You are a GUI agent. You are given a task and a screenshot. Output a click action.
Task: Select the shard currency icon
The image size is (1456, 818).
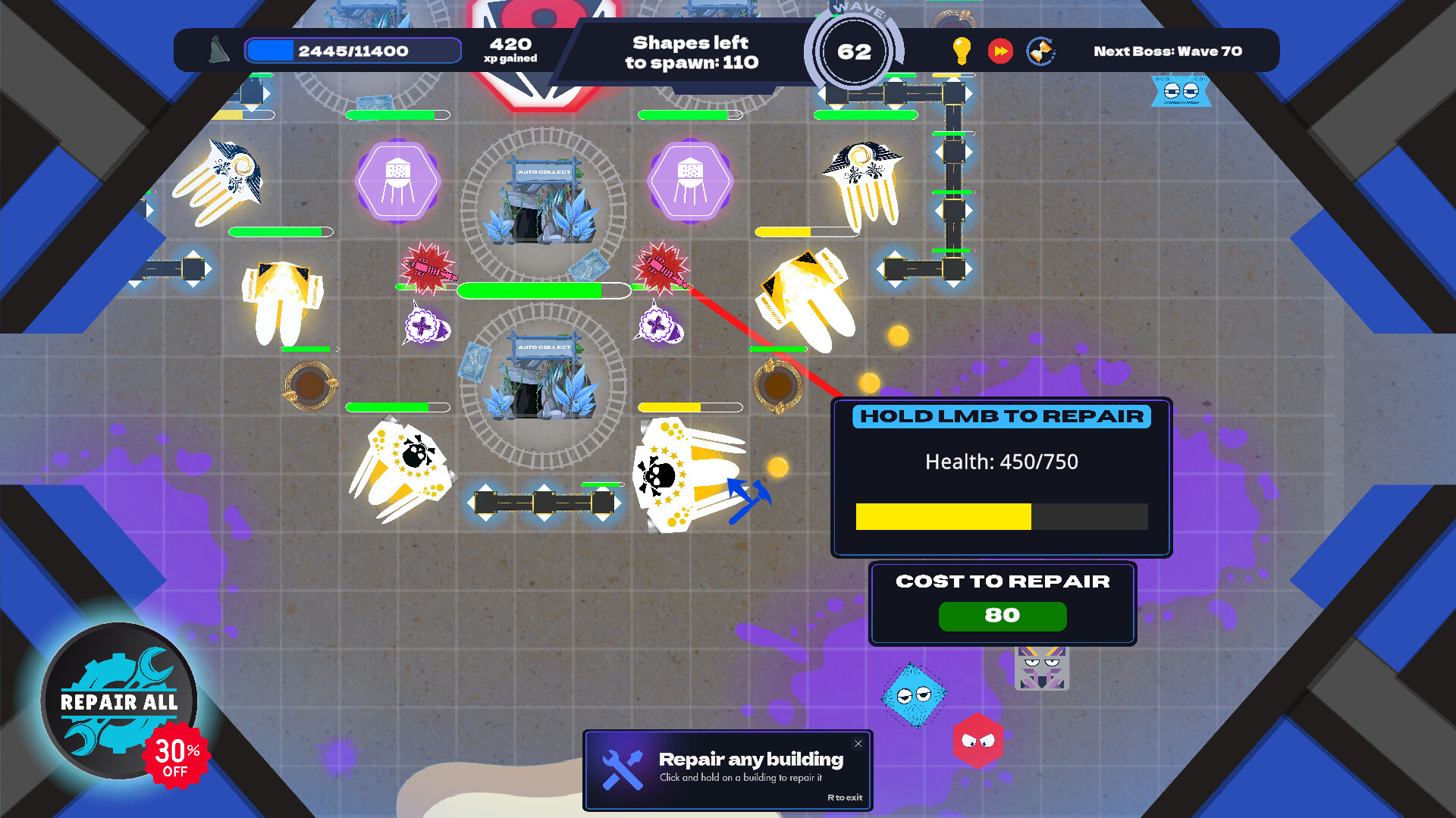(218, 51)
